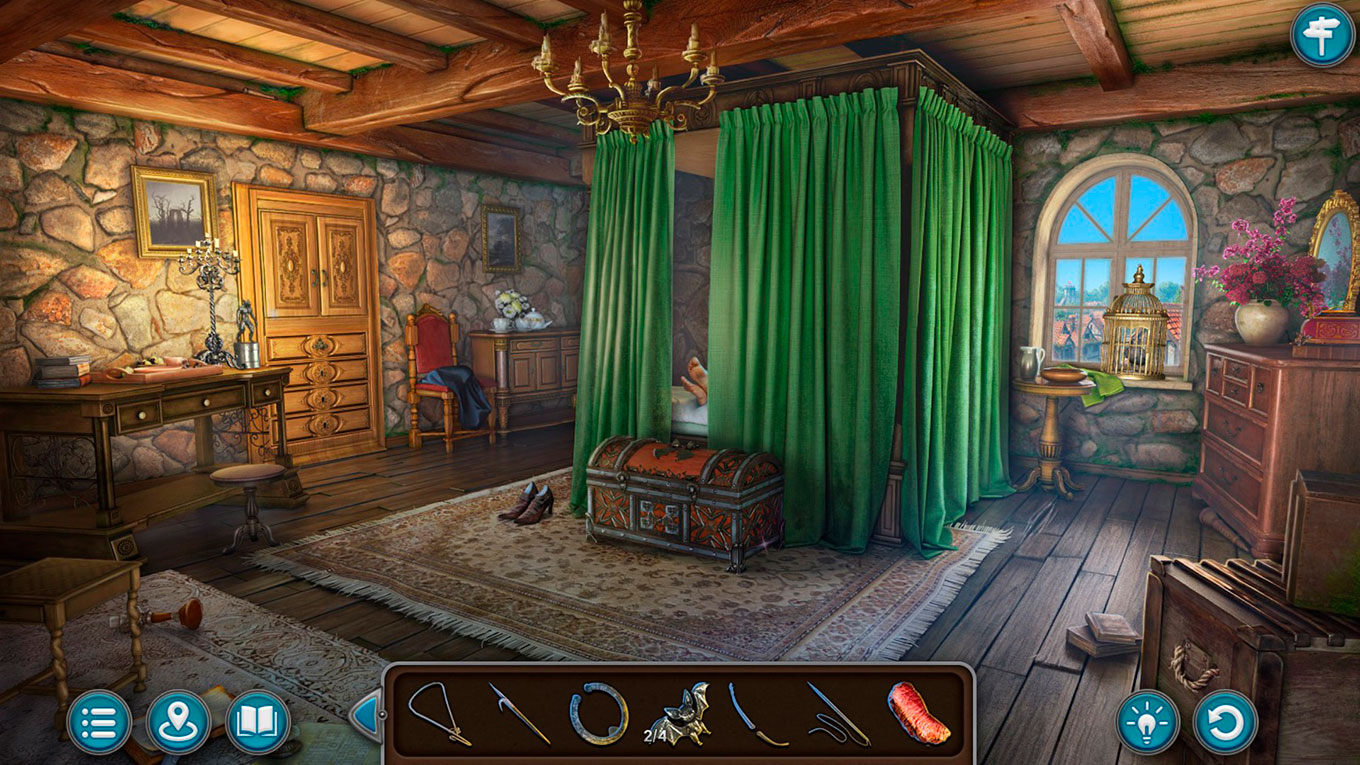Screen dimensions: 1360x765
Task: Pick the needle with thread item
Action: point(838,713)
